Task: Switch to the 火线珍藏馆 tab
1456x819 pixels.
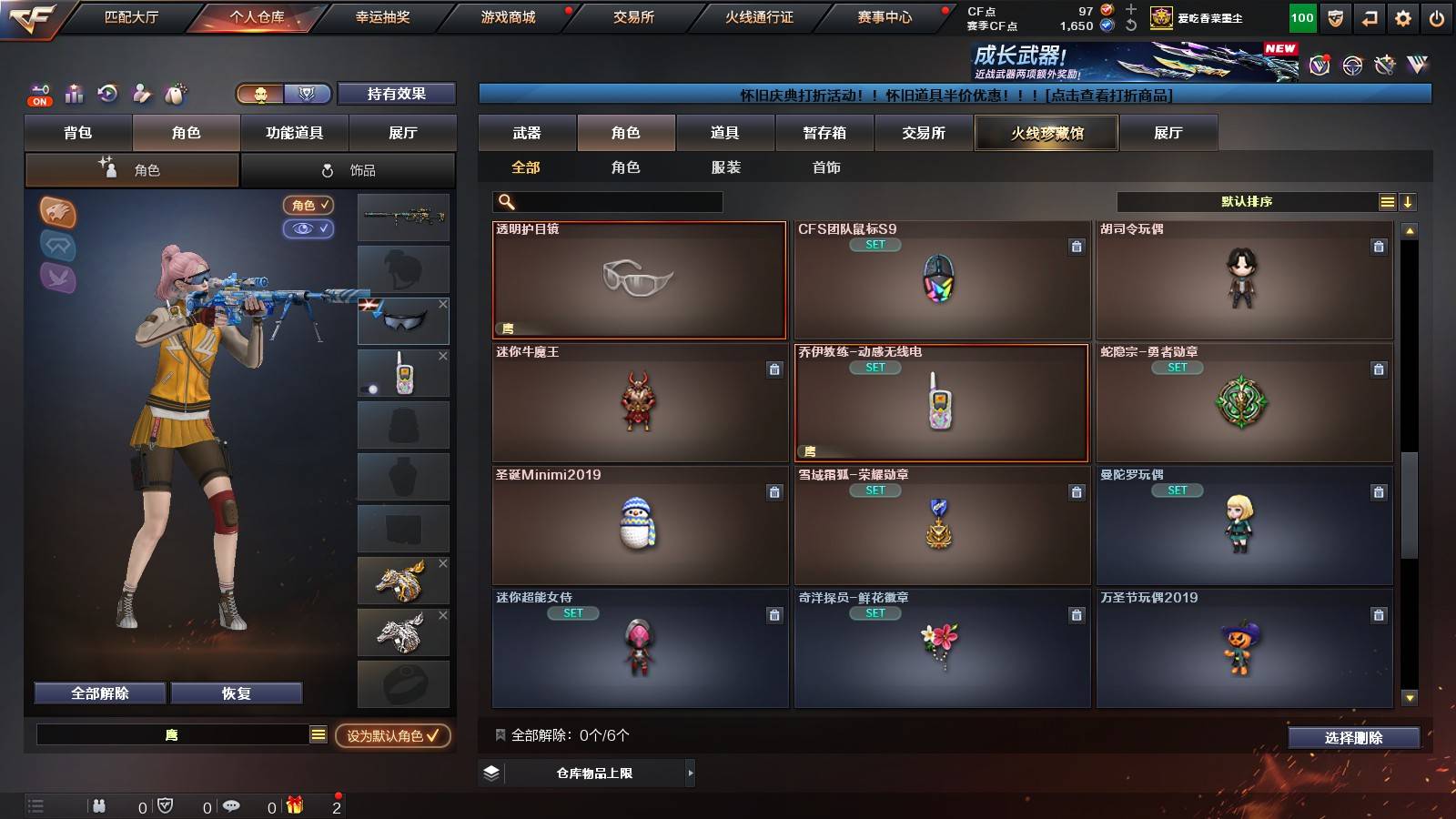Action: point(1046,133)
